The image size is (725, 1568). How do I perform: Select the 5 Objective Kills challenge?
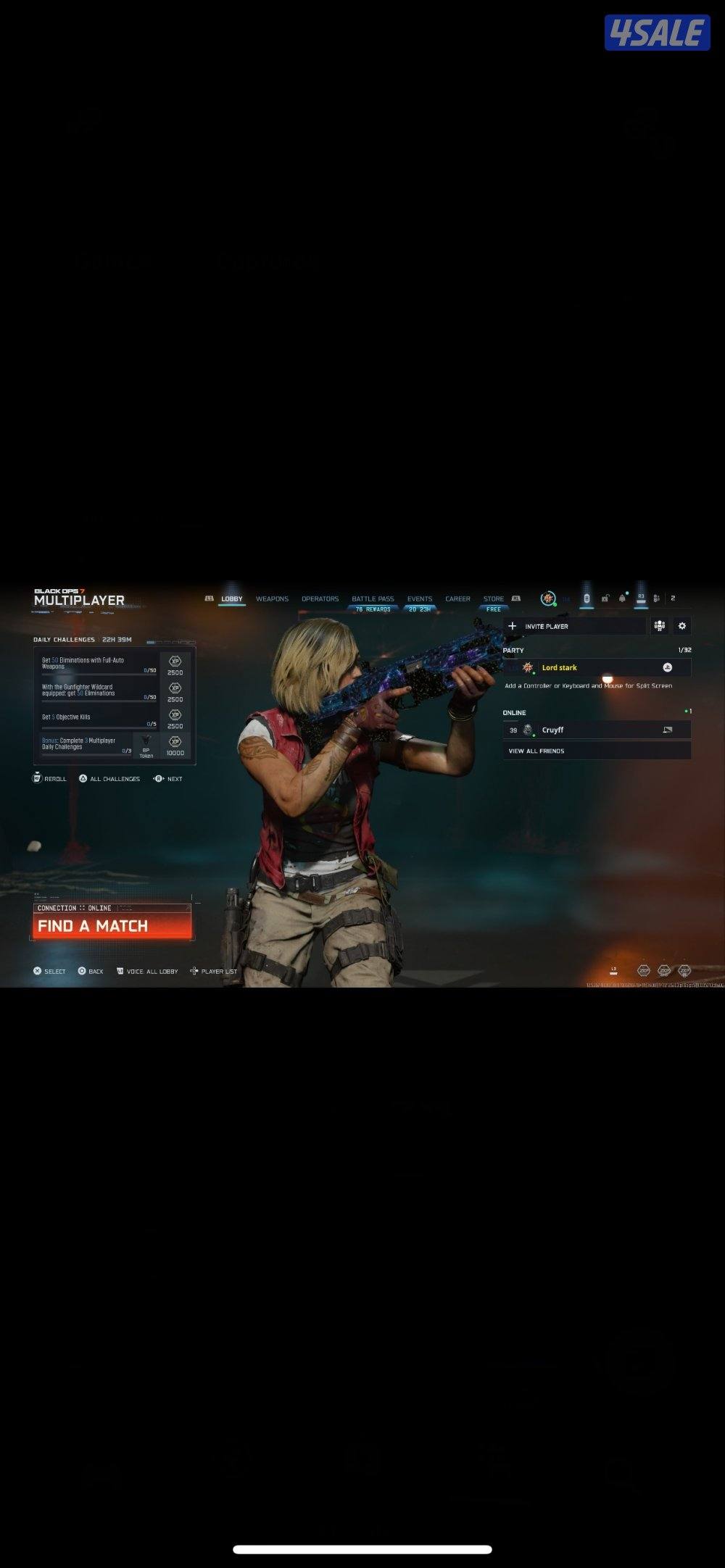(x=99, y=717)
